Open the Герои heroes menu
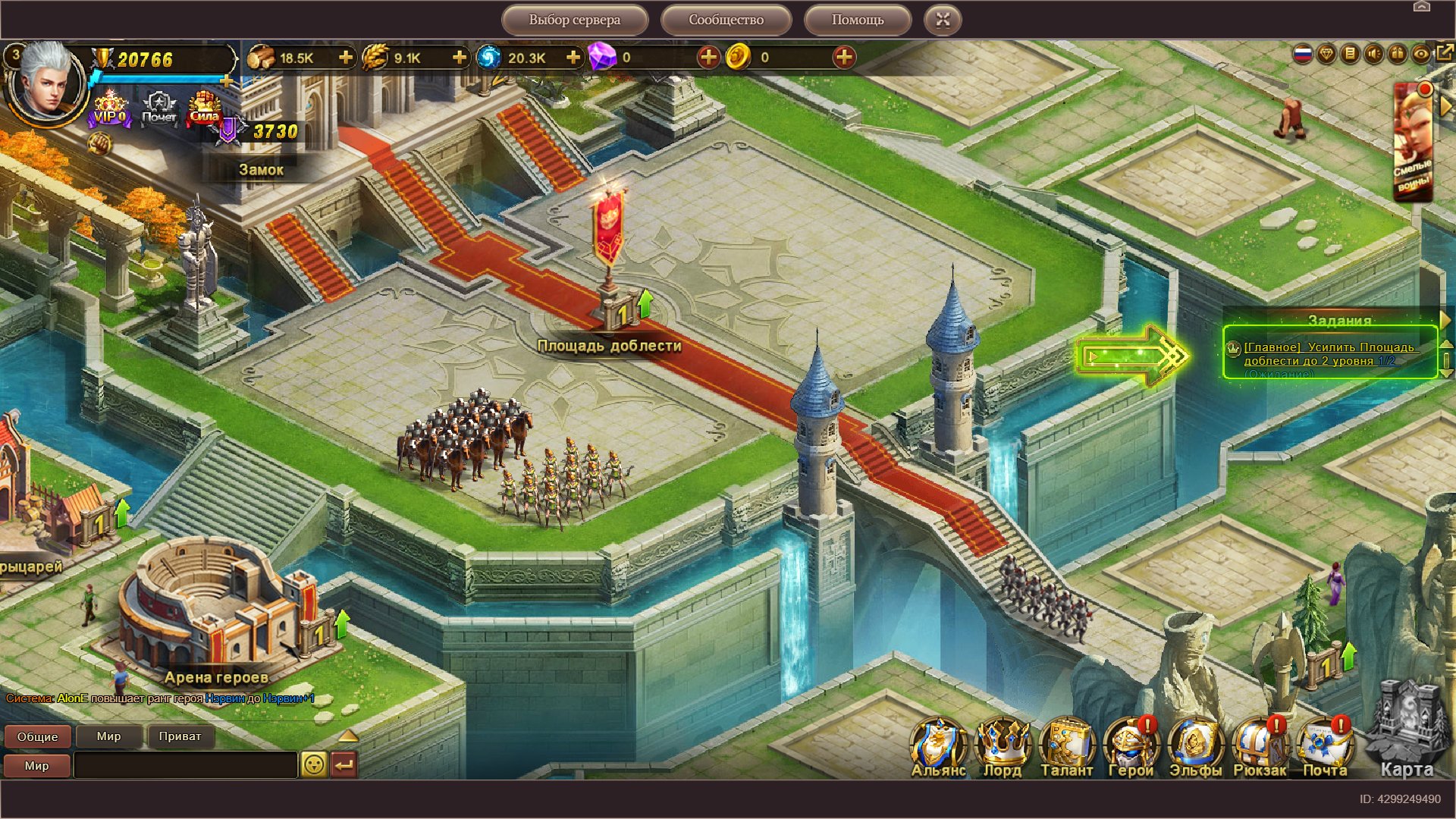This screenshot has width=1456, height=819. point(1131,748)
